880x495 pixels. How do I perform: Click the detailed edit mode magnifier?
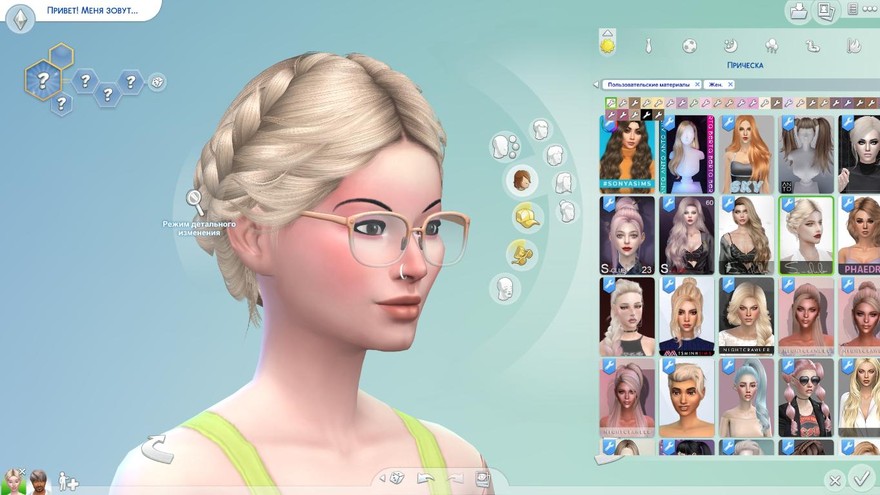[195, 203]
